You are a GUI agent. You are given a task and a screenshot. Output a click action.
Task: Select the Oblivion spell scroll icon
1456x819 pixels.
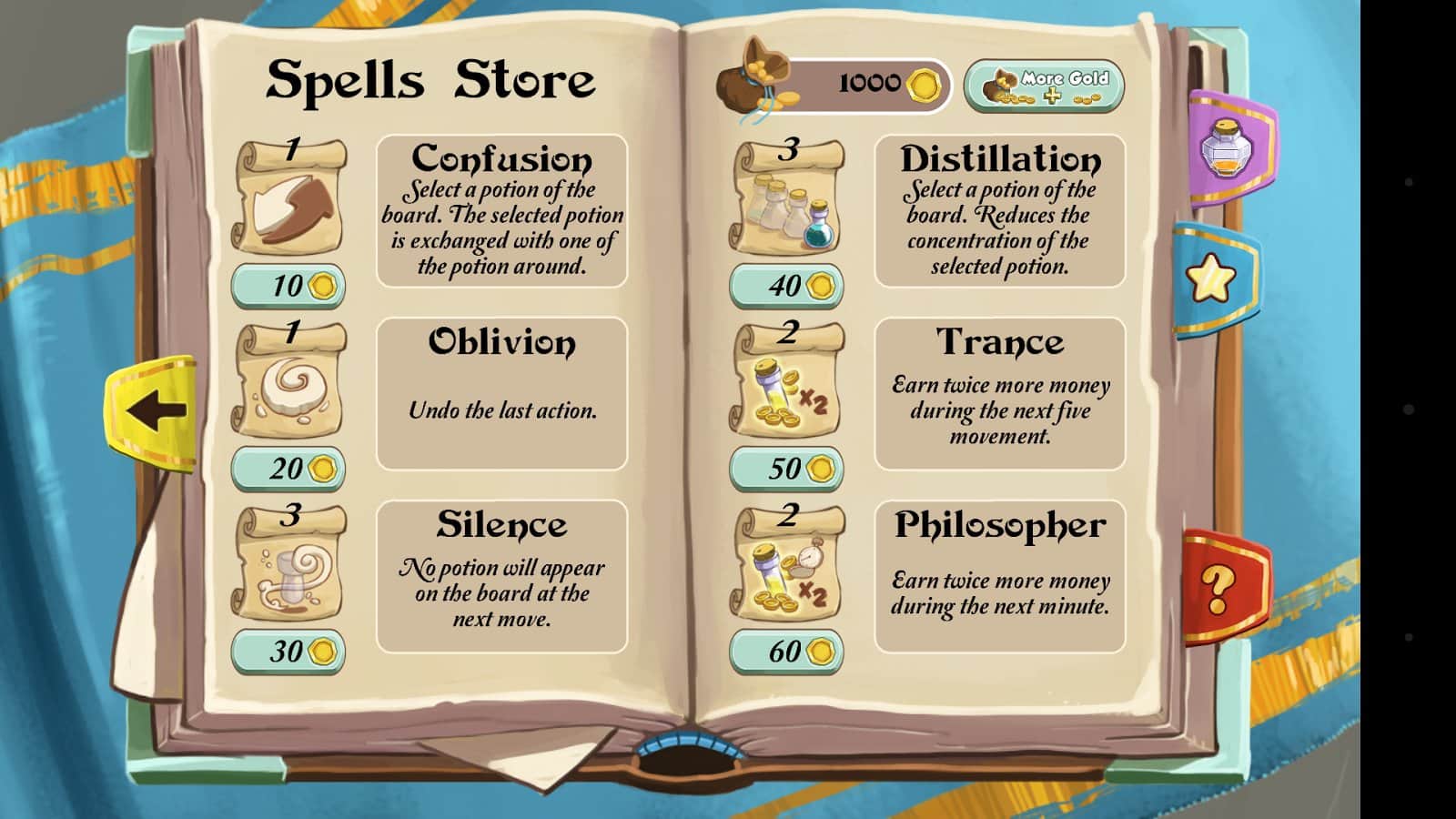tap(290, 383)
